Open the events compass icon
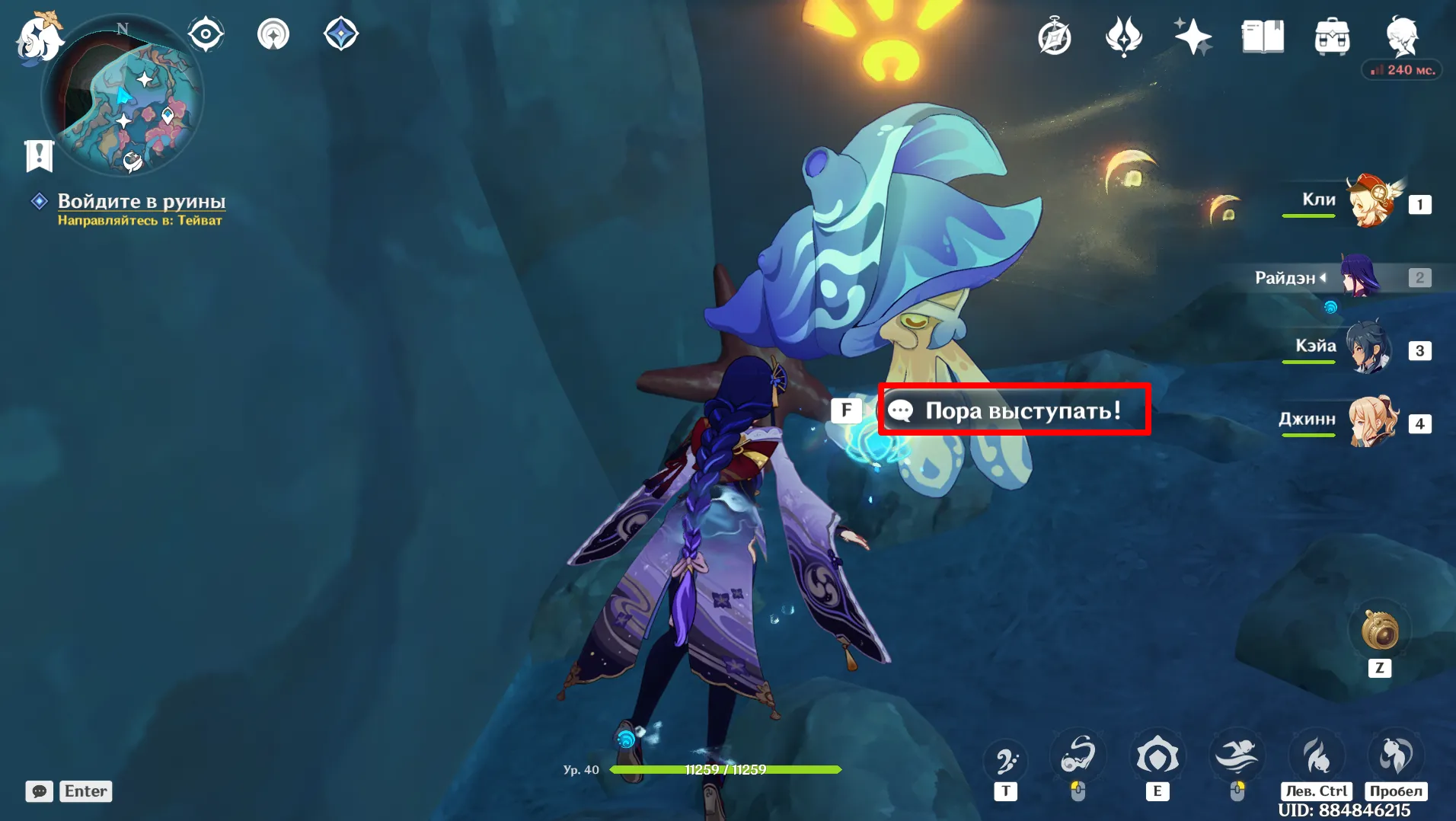The width and height of the screenshot is (1456, 821). pos(1055,37)
